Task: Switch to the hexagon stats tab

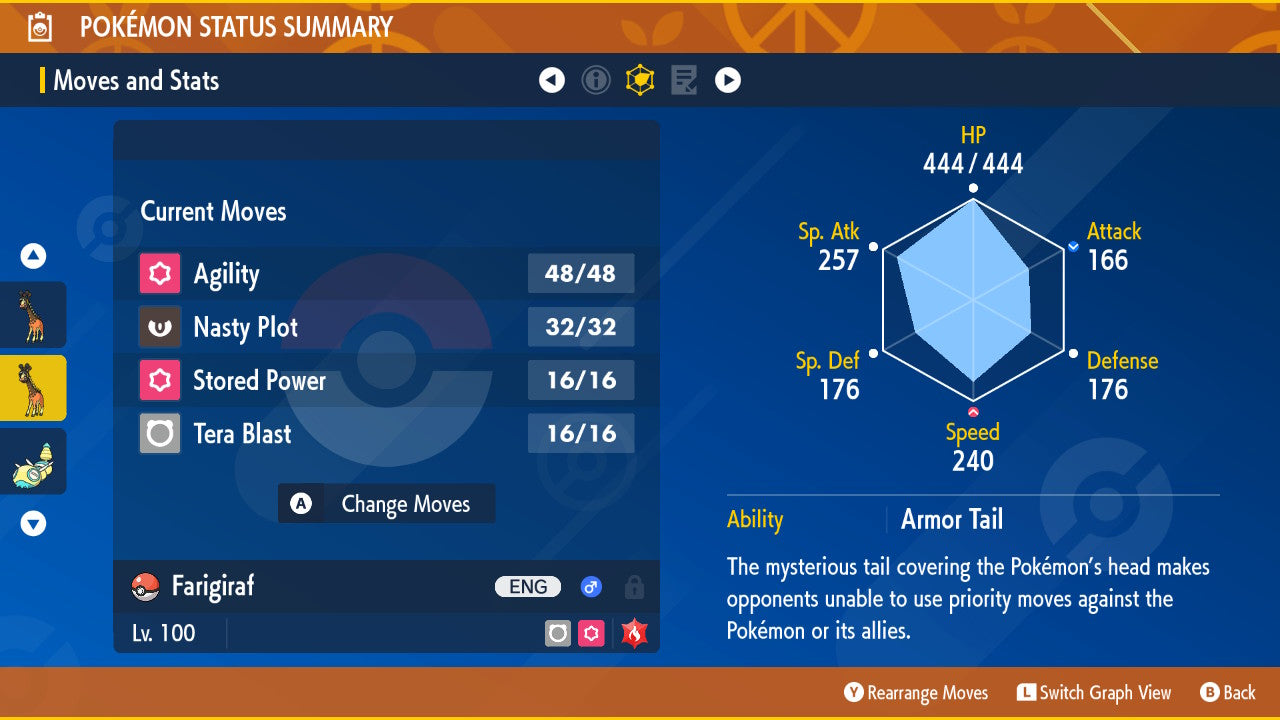Action: (x=640, y=80)
